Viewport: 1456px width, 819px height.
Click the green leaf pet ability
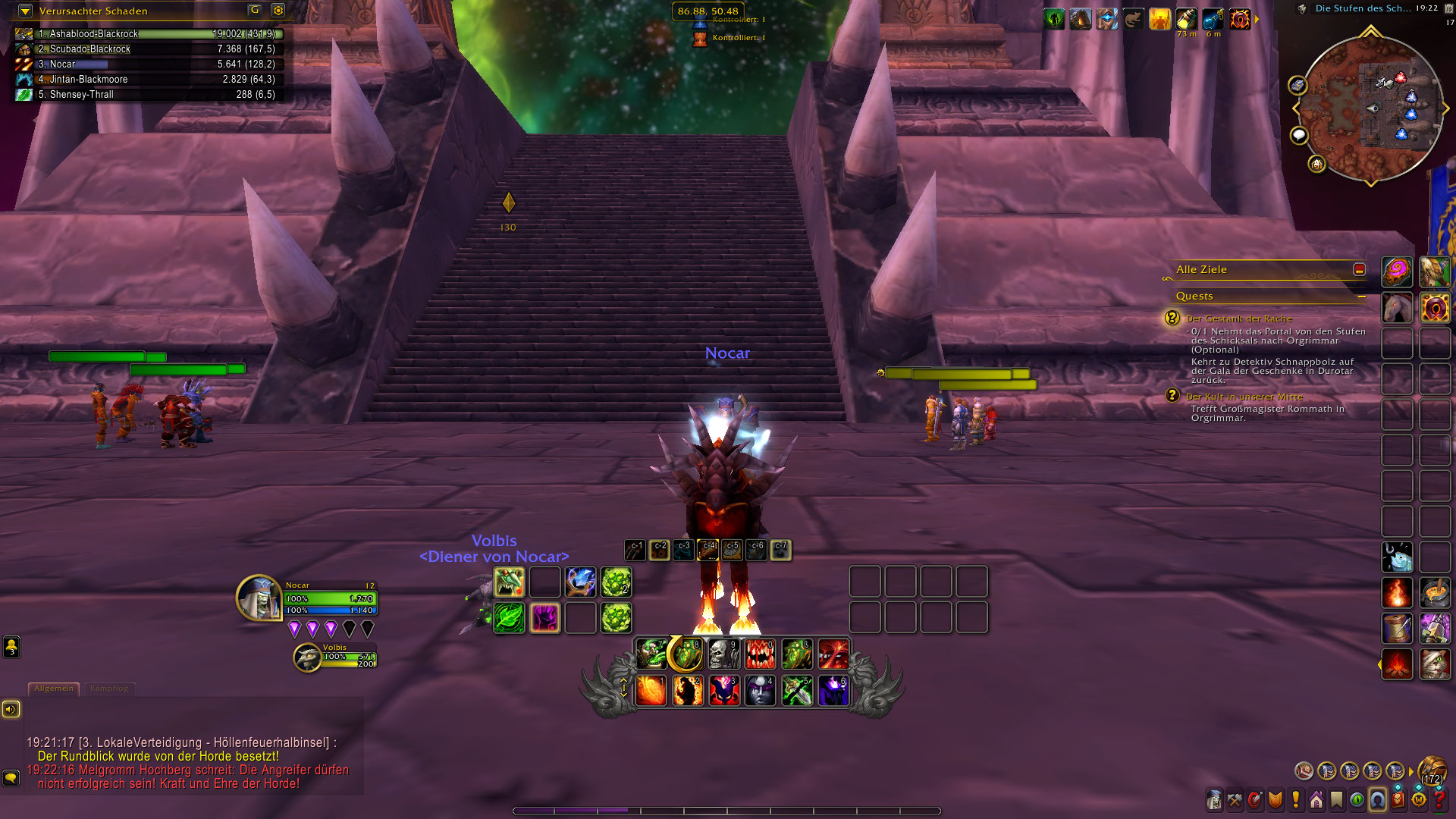click(510, 618)
